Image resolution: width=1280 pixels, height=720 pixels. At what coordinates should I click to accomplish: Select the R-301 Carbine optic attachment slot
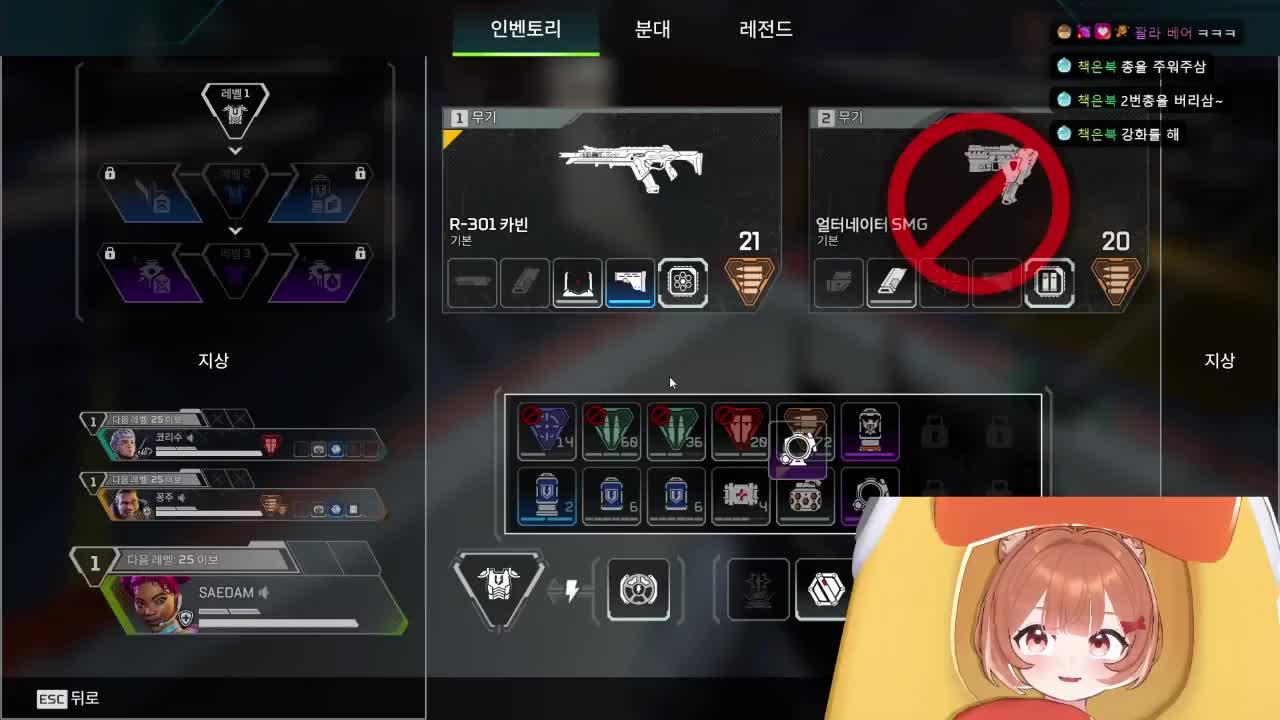coord(577,283)
